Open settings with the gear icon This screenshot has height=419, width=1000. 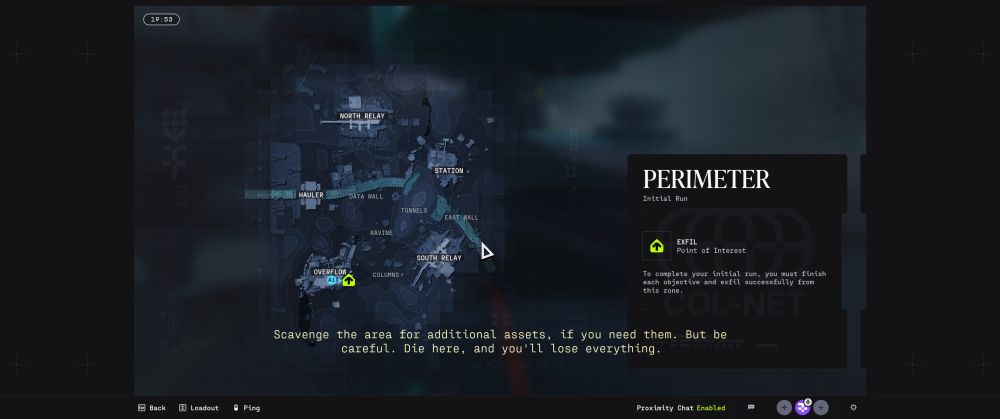(853, 408)
